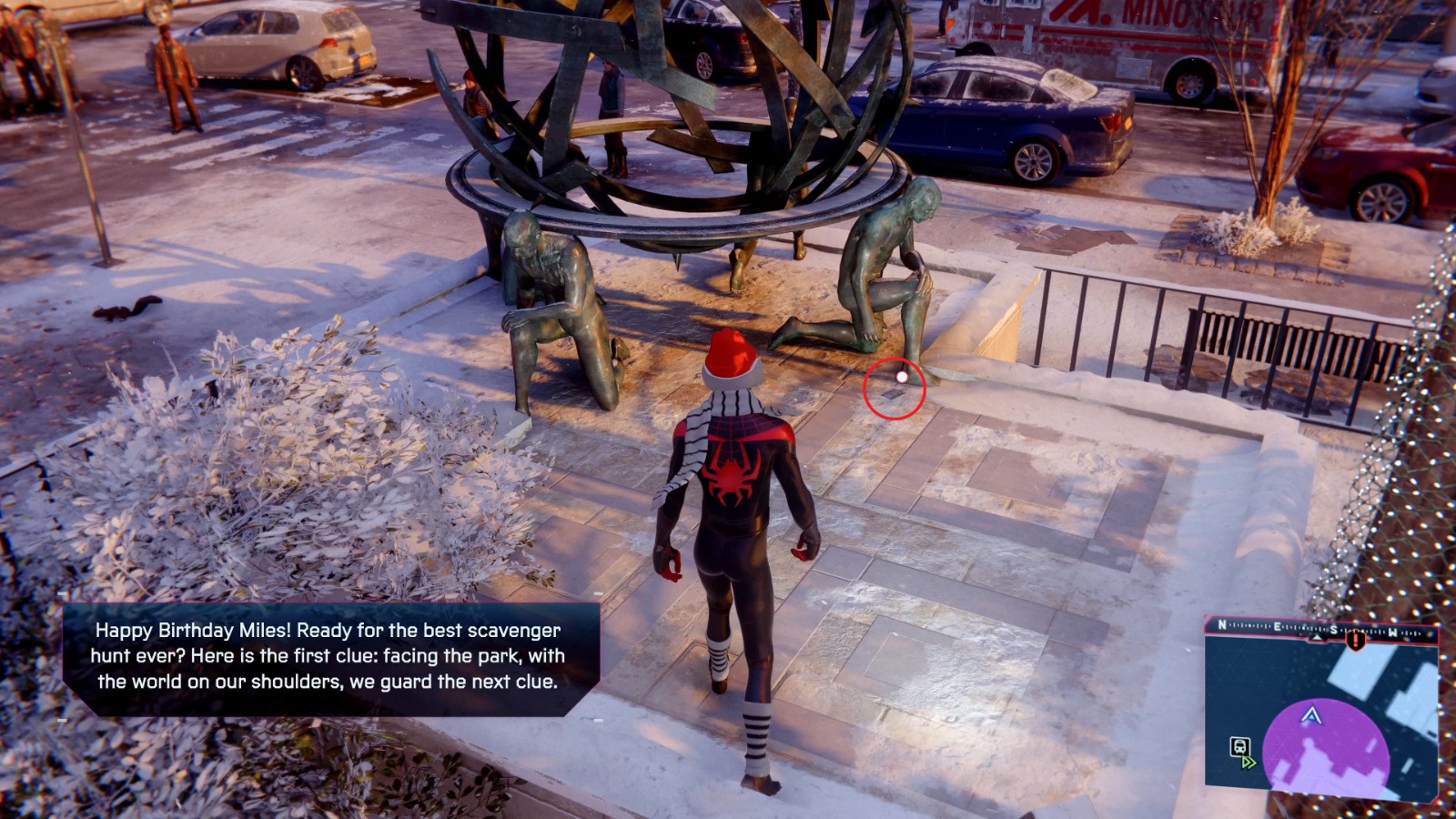Click the player arrow on the minimap
The width and height of the screenshot is (1456, 819).
pyautogui.click(x=1310, y=716)
